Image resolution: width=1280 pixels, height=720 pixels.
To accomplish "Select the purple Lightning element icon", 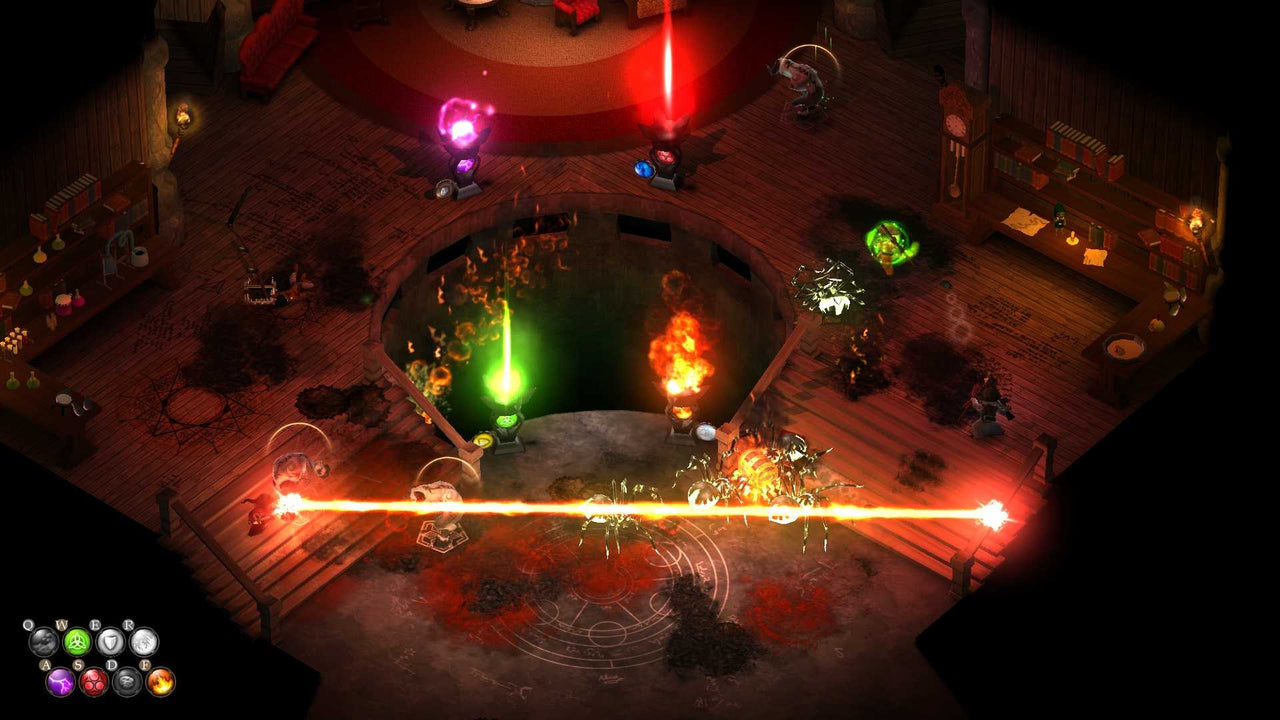I will point(60,682).
